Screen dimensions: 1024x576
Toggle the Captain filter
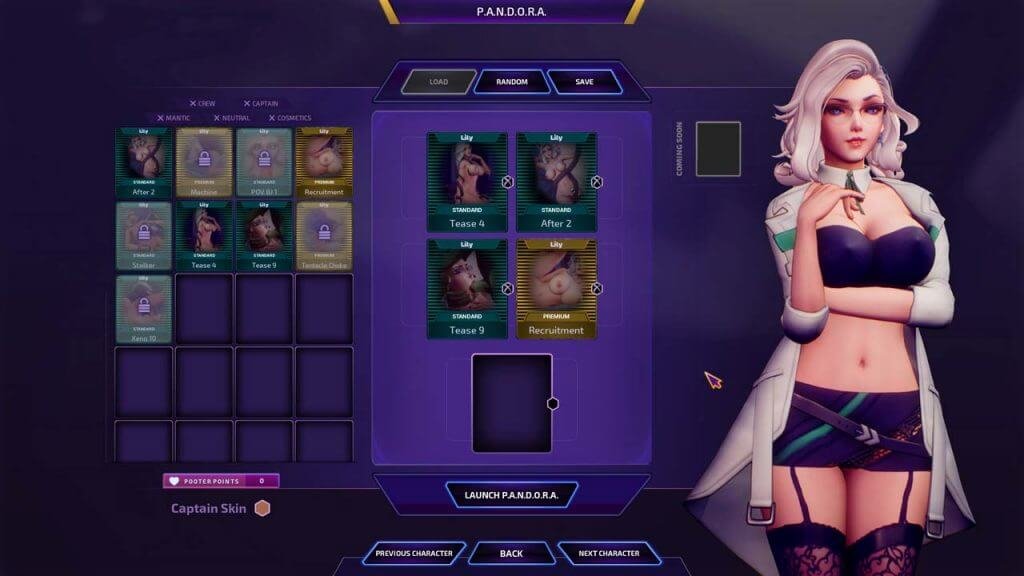pyautogui.click(x=261, y=103)
